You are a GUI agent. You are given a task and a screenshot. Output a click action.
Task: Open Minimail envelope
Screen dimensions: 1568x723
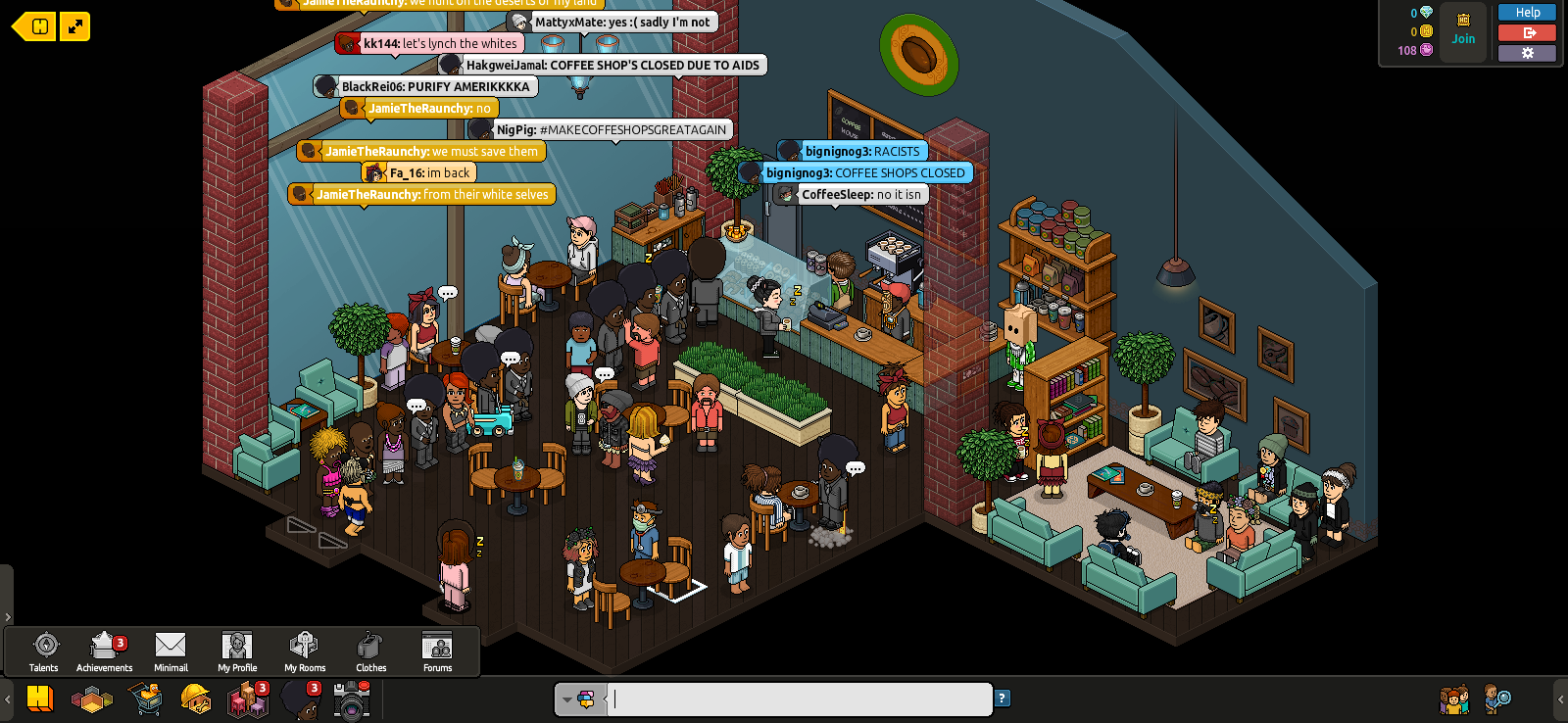click(171, 651)
